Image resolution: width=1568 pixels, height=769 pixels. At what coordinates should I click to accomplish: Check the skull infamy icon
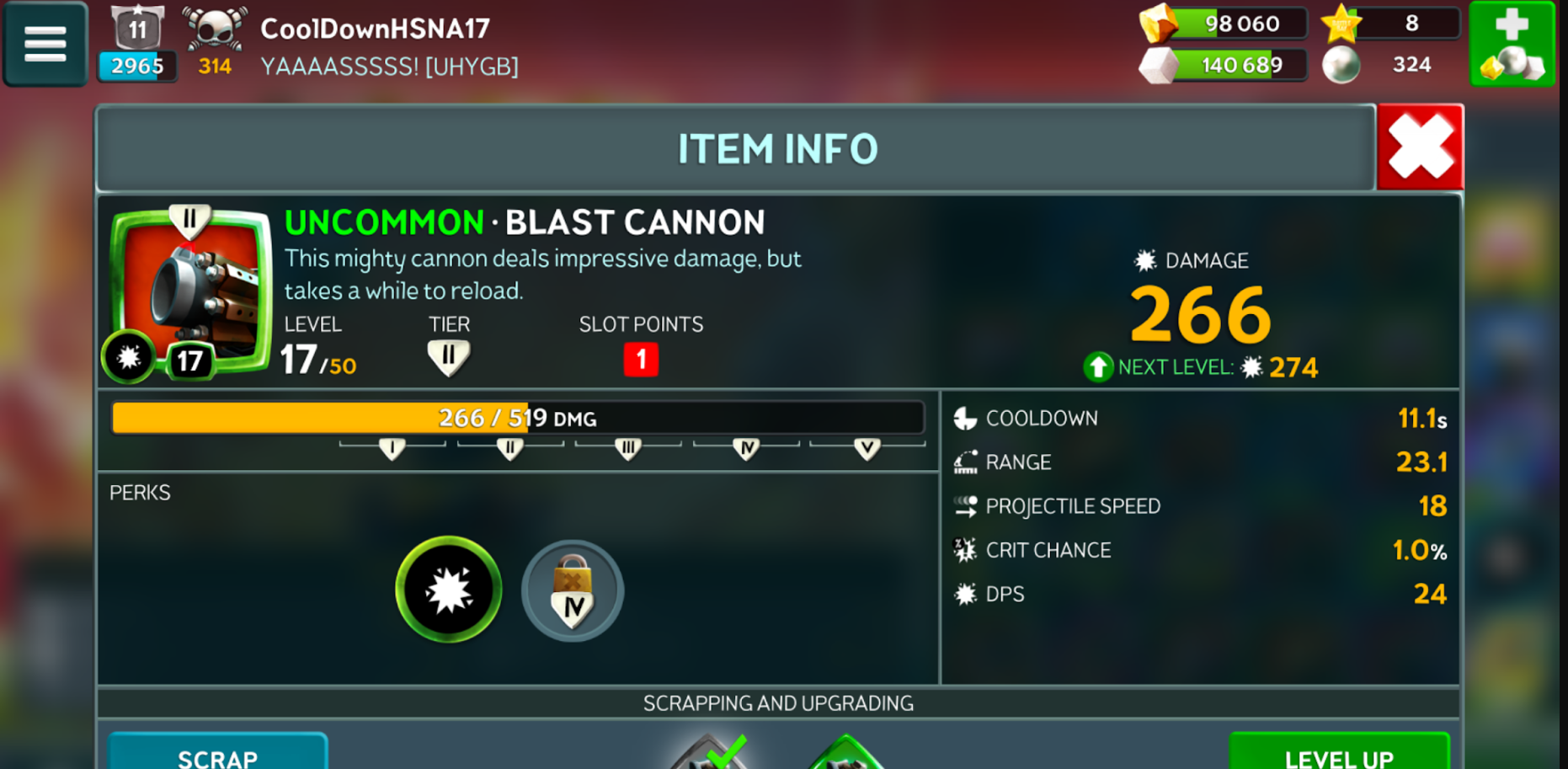216,29
